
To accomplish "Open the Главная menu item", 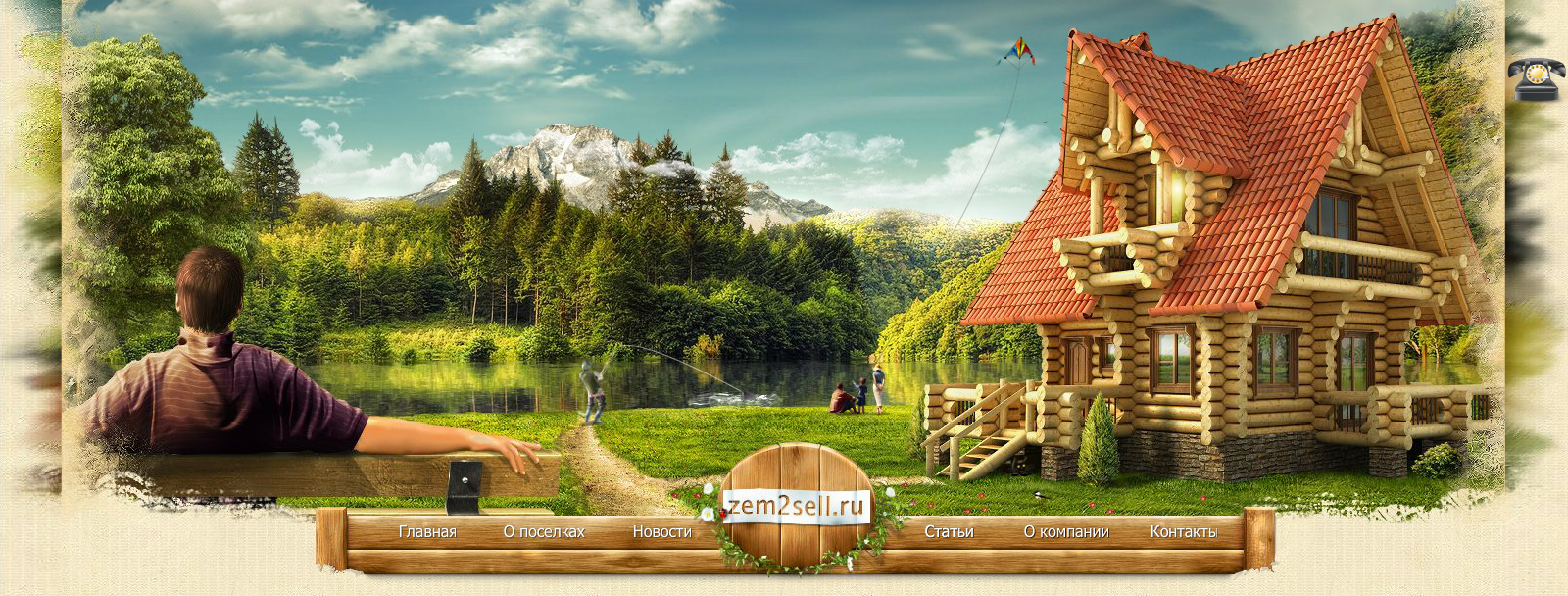I will pyautogui.click(x=427, y=532).
